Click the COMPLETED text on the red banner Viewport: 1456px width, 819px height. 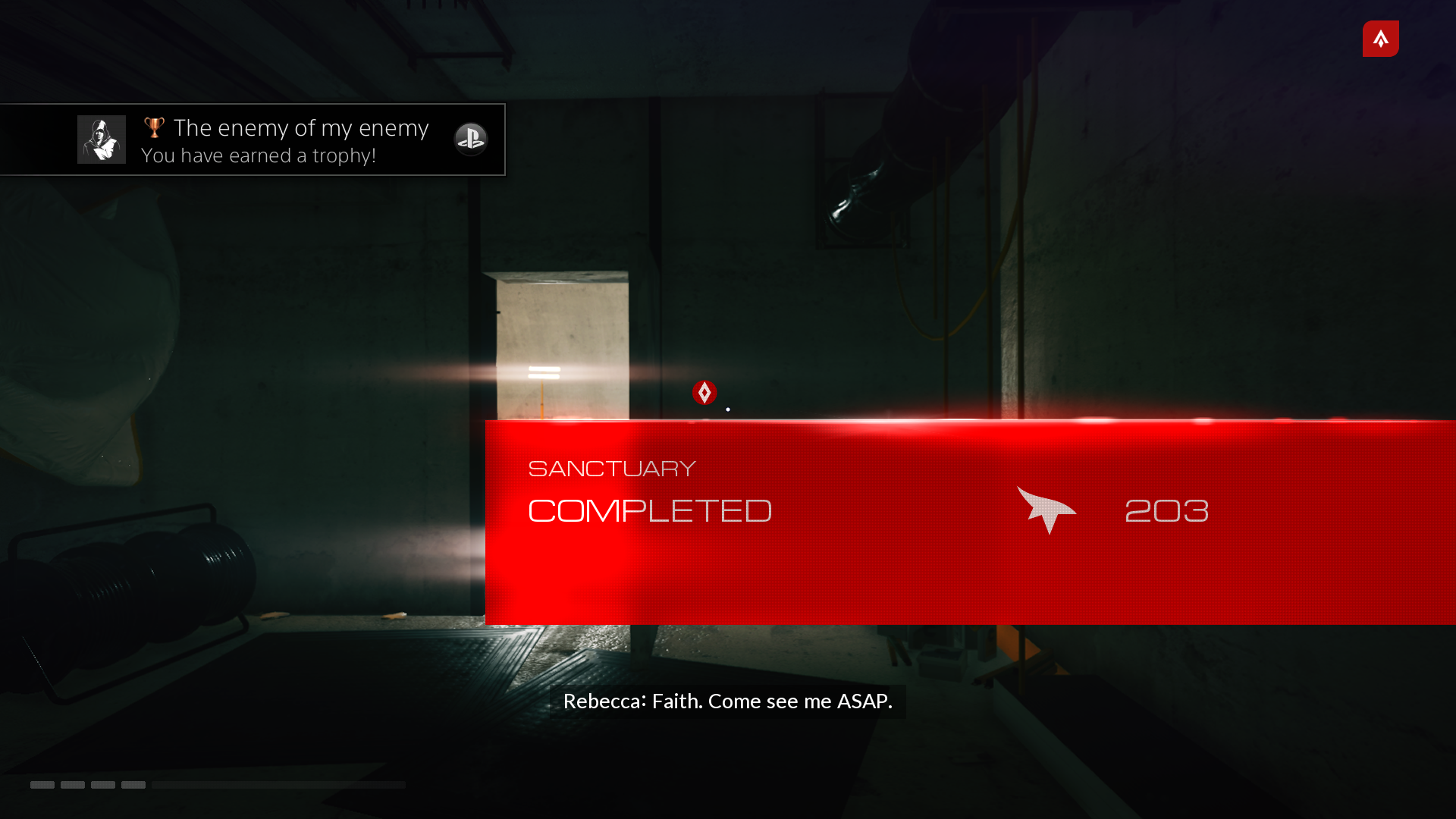[650, 510]
